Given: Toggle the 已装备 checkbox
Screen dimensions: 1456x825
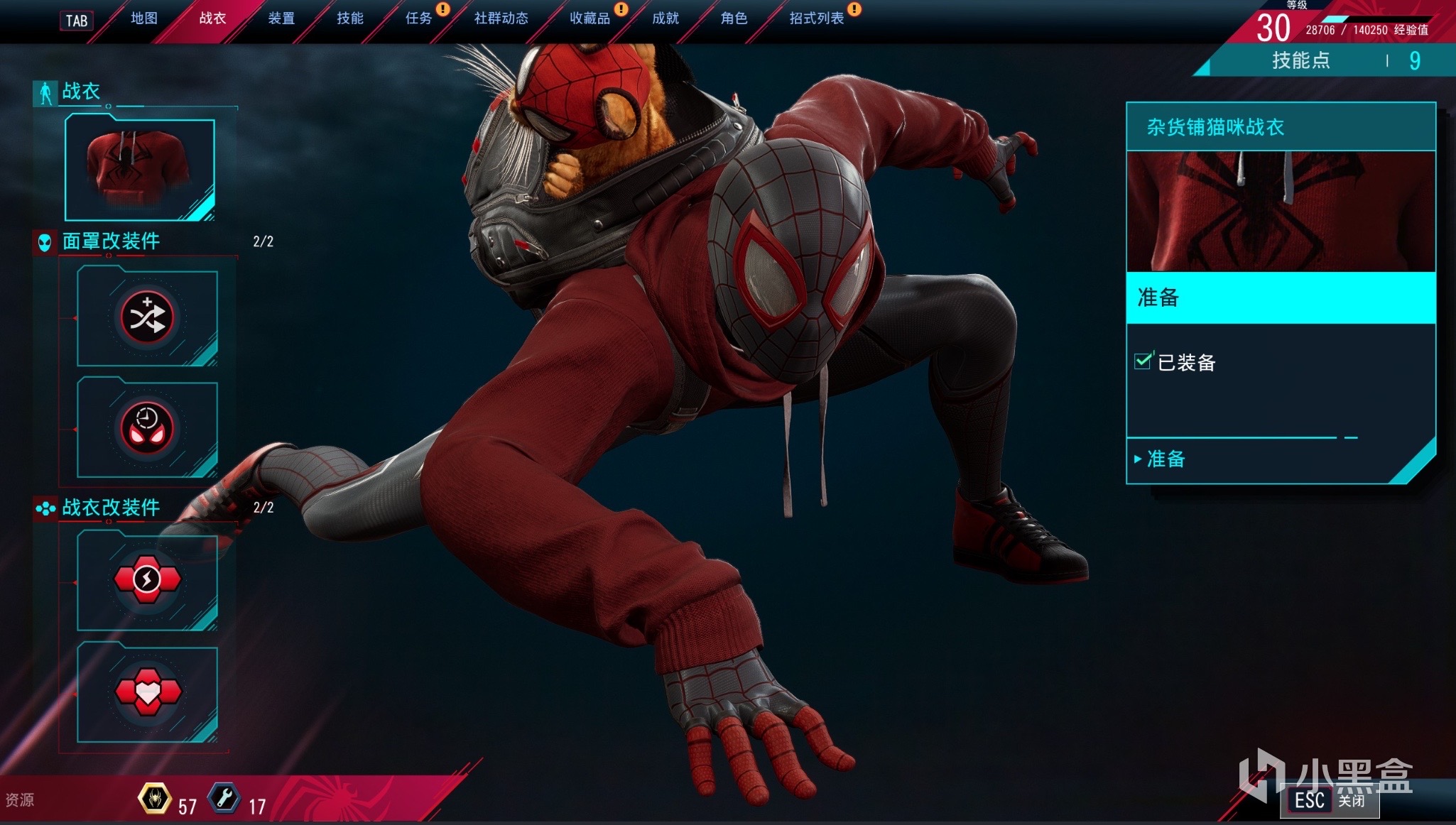Looking at the screenshot, I should point(1143,361).
